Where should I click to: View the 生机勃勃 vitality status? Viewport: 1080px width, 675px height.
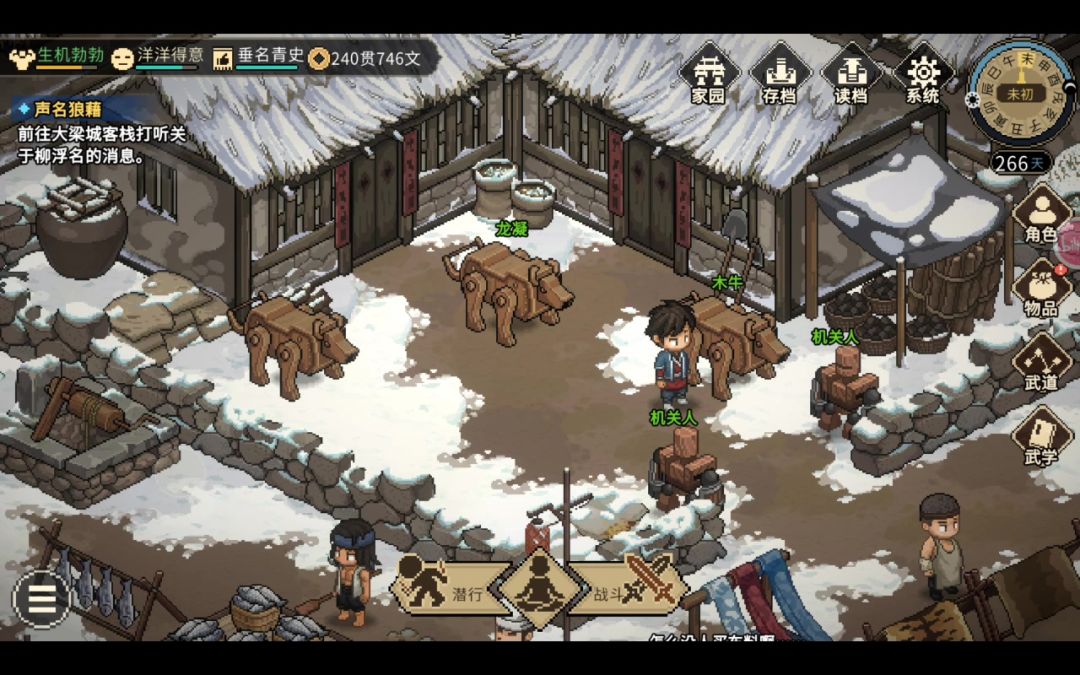[x=54, y=57]
